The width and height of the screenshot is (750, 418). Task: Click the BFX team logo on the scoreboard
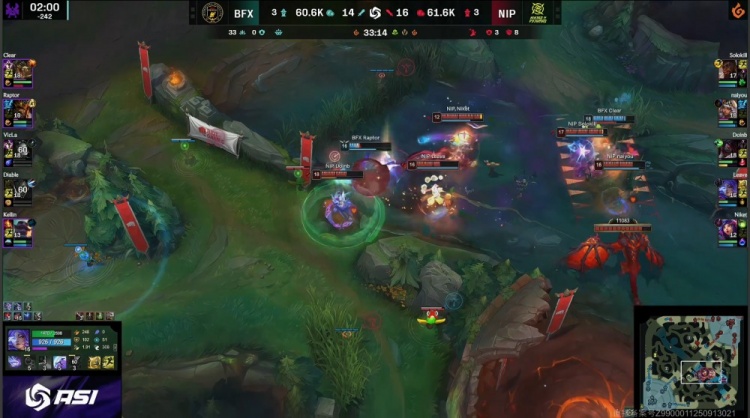(212, 13)
